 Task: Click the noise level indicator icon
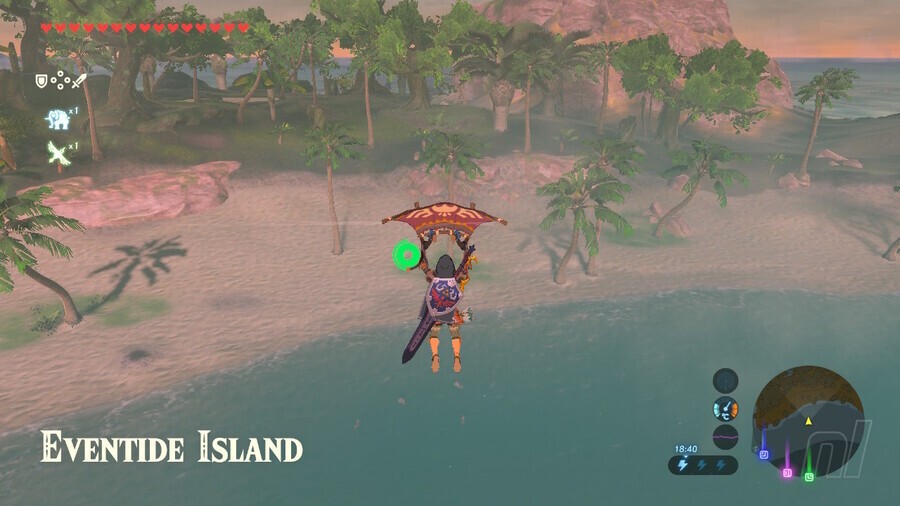point(725,437)
